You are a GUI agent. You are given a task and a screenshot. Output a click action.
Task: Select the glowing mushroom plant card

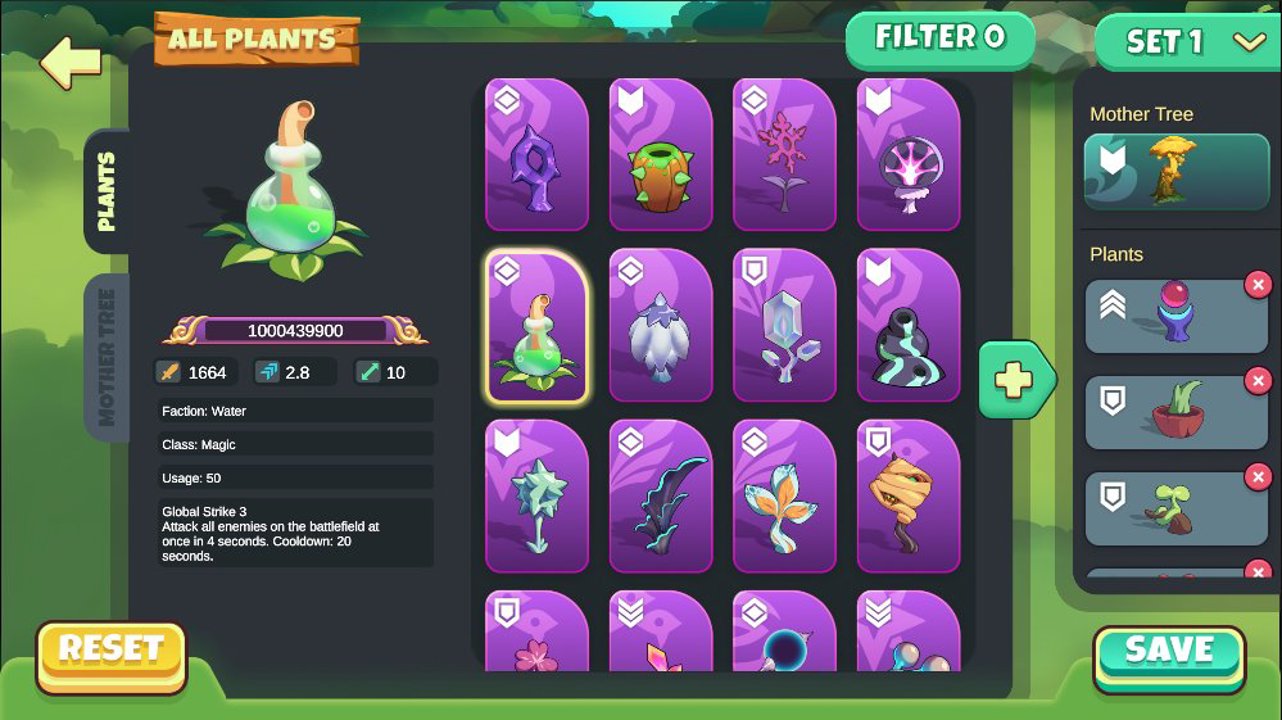909,155
